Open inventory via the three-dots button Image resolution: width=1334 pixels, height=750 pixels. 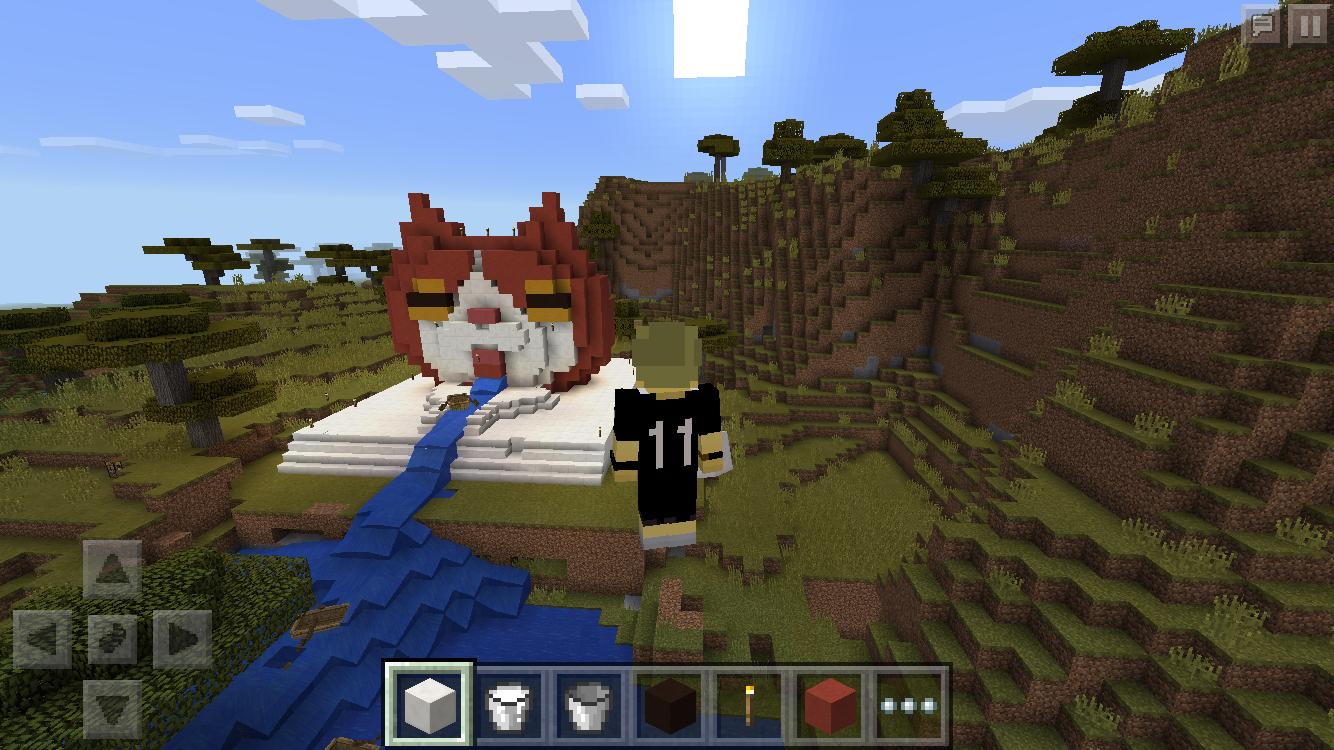[908, 705]
